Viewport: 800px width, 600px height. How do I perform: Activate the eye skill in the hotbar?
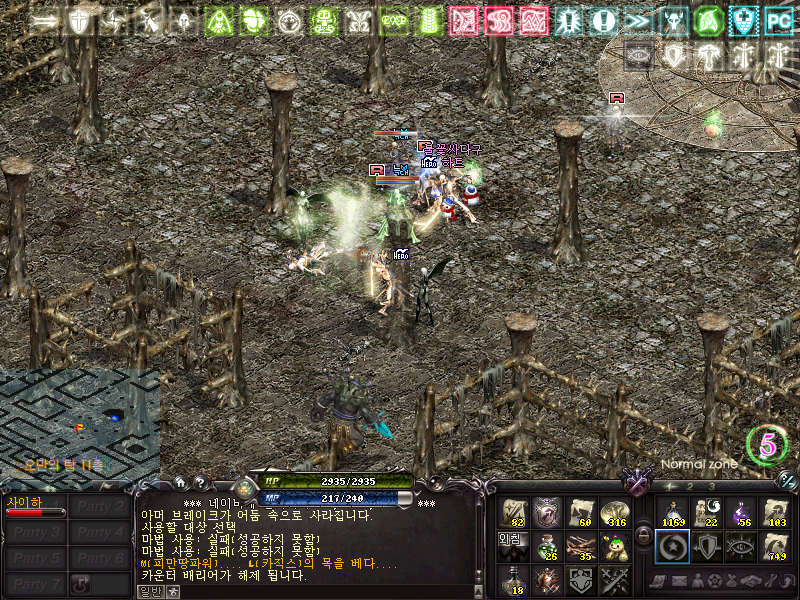pos(741,546)
